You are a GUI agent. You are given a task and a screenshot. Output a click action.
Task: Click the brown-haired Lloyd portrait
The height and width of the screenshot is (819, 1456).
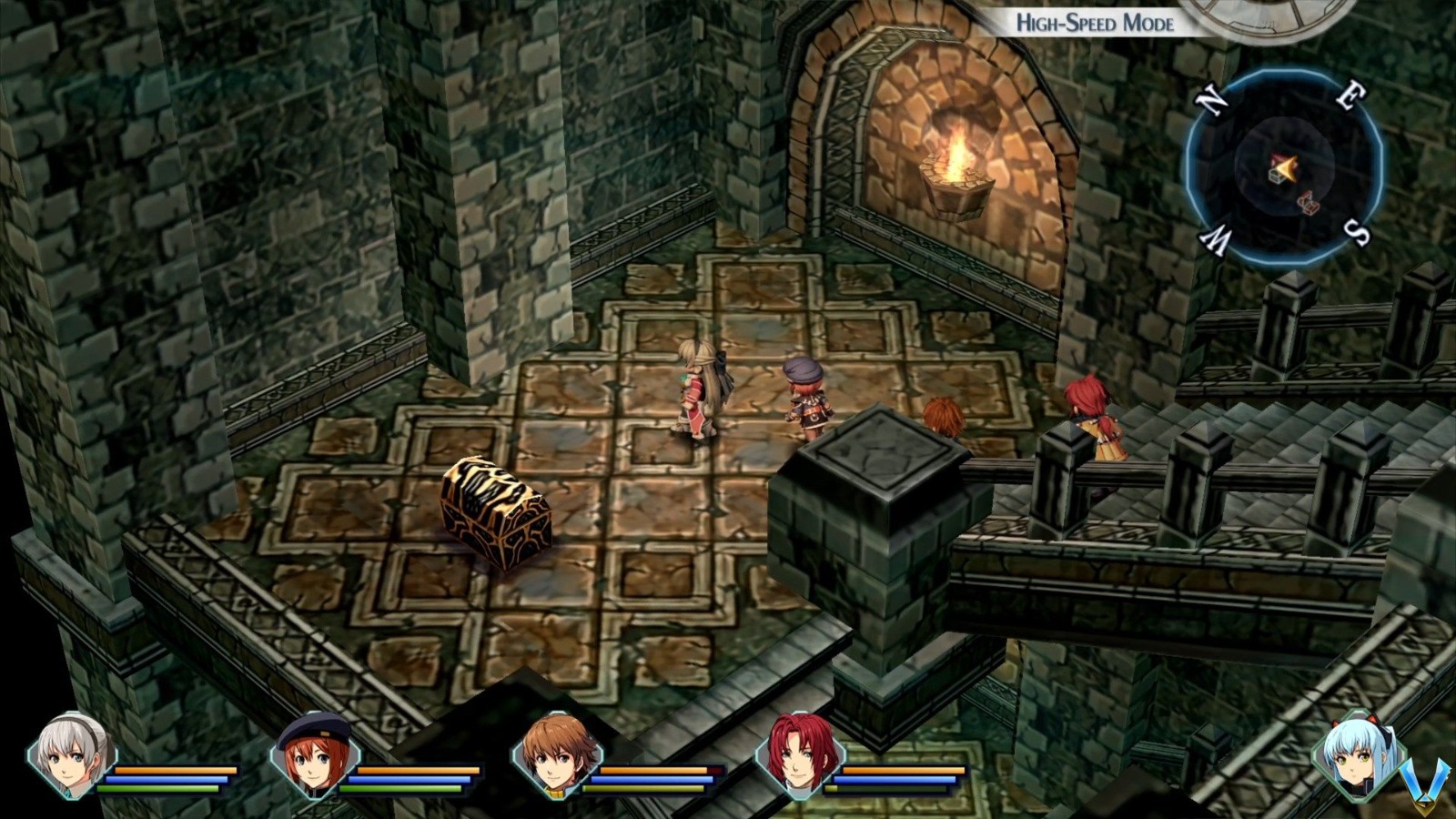tap(560, 758)
